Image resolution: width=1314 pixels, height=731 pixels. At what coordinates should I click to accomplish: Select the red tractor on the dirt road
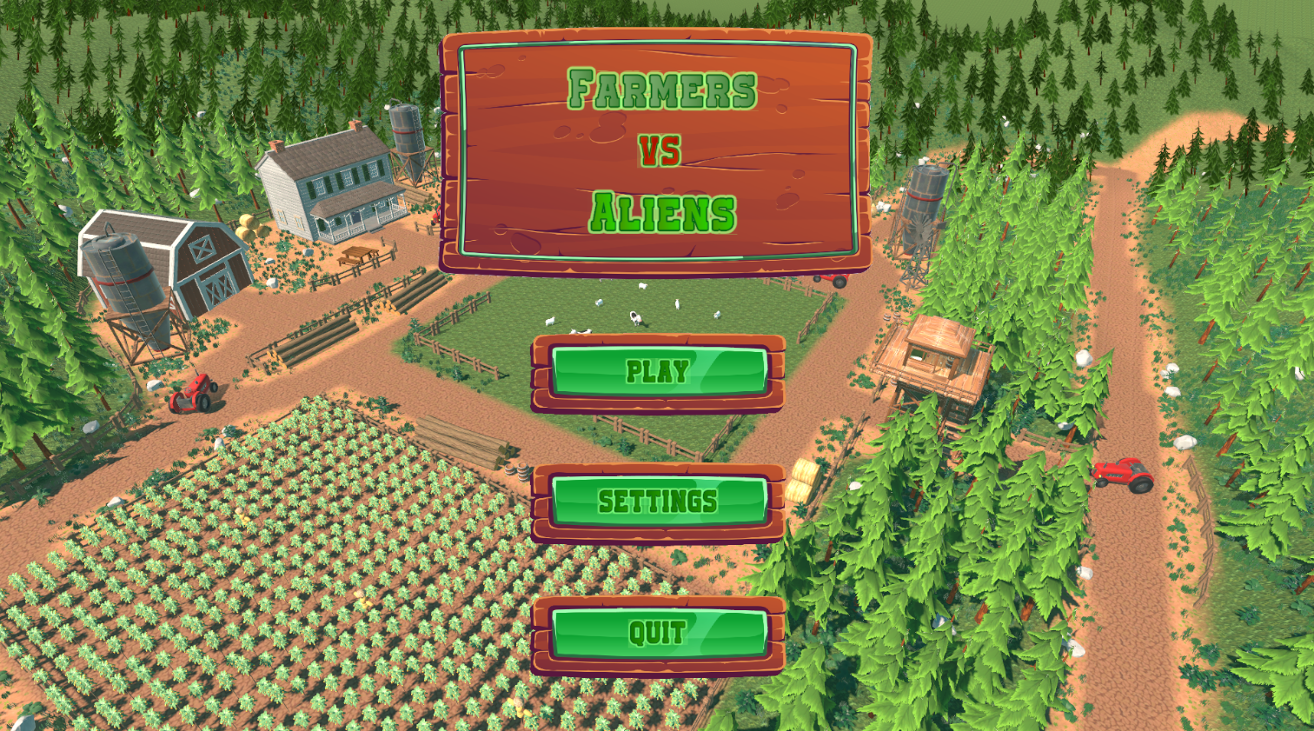point(1121,477)
